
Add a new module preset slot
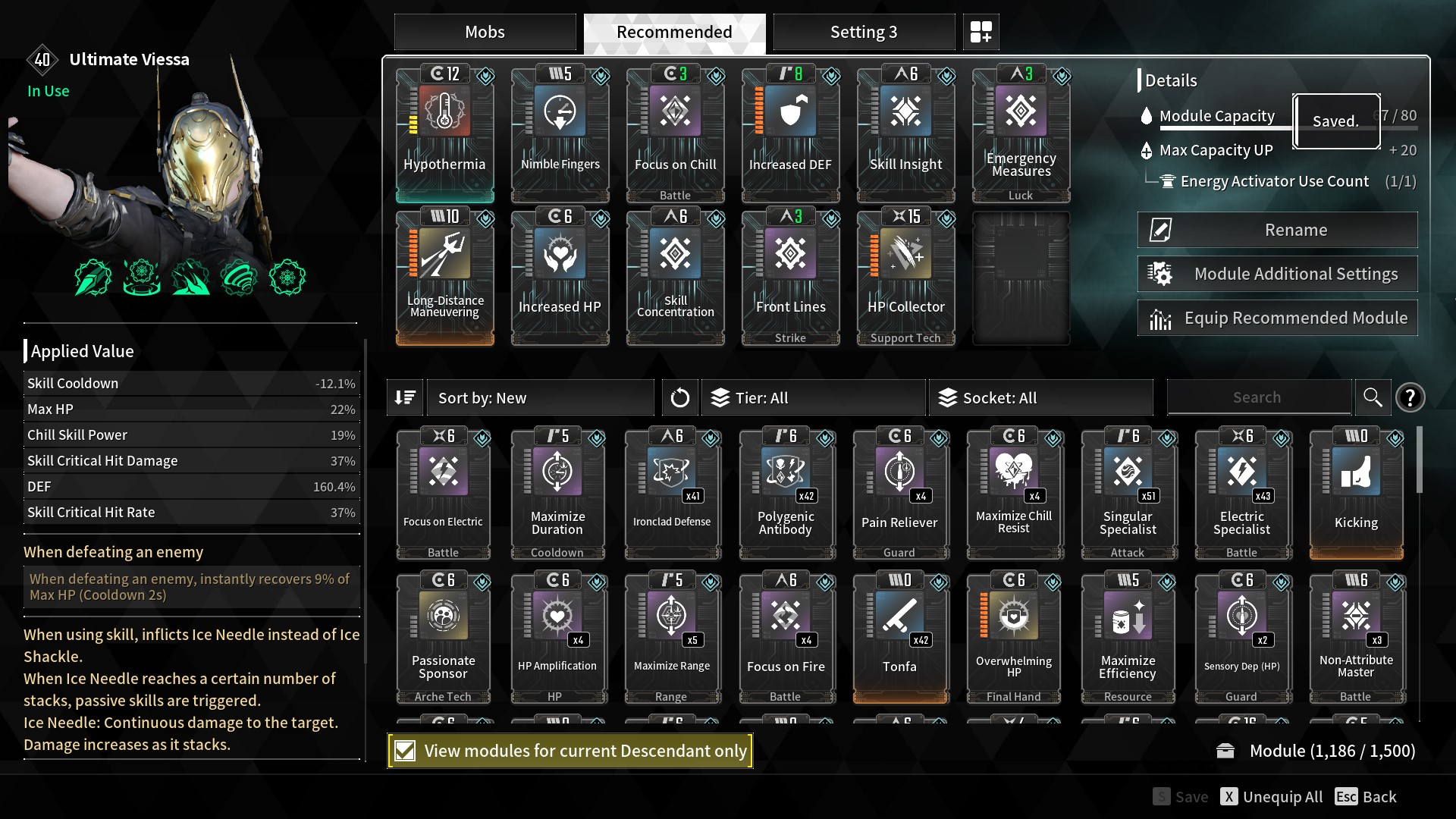click(x=981, y=32)
